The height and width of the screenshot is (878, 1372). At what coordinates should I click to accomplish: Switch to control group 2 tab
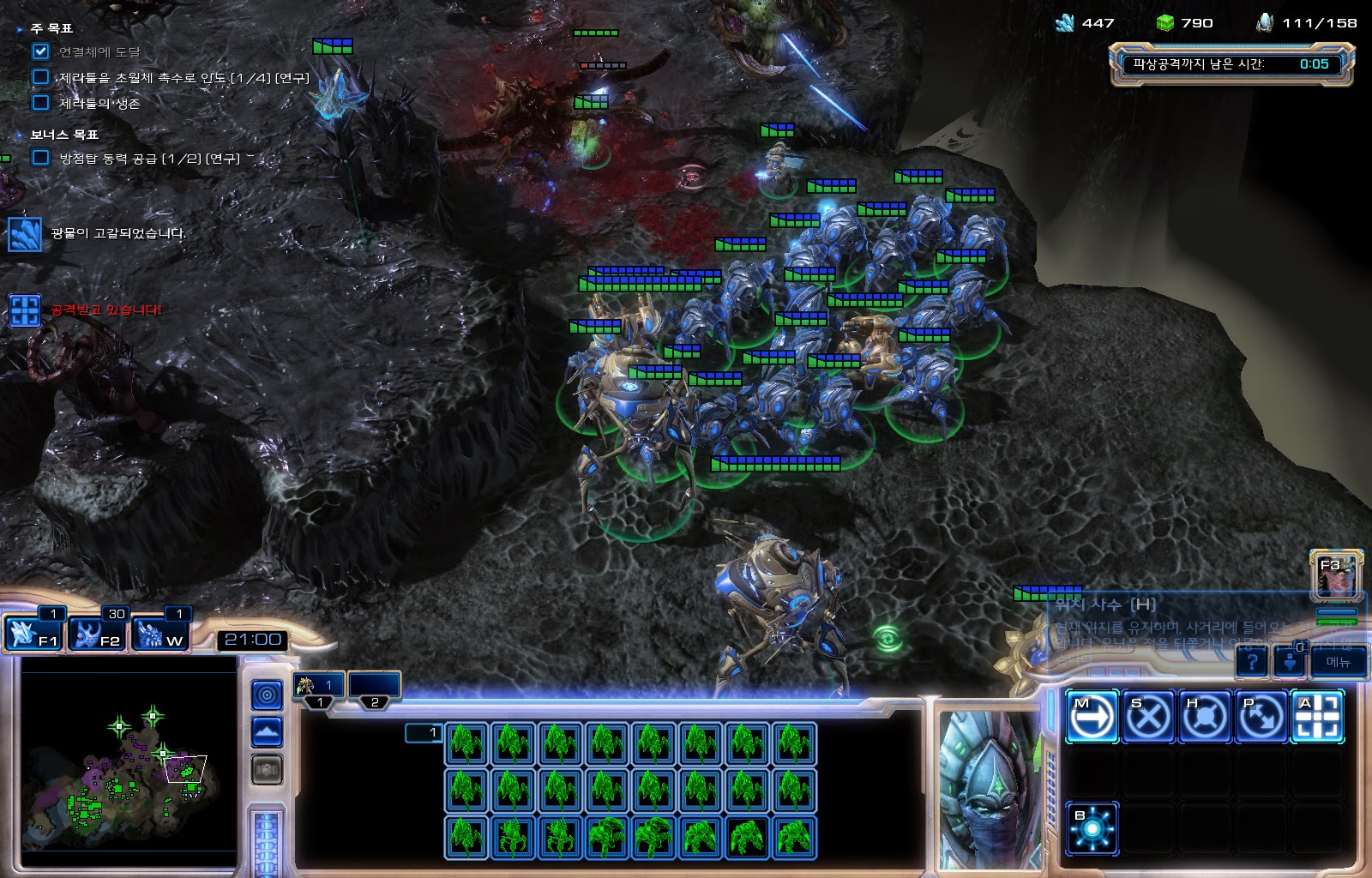coord(375,686)
